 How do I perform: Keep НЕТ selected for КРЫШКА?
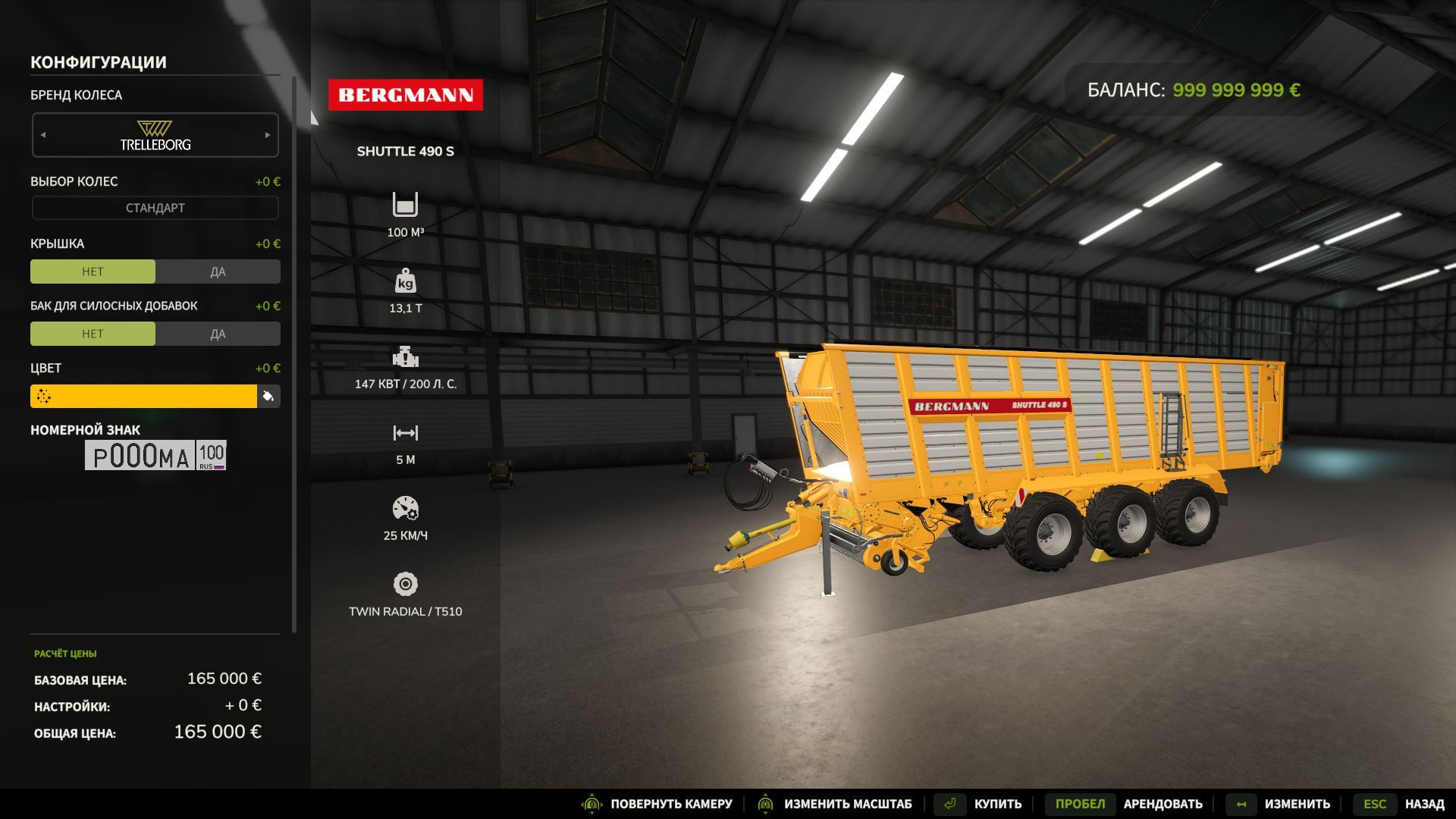93,271
